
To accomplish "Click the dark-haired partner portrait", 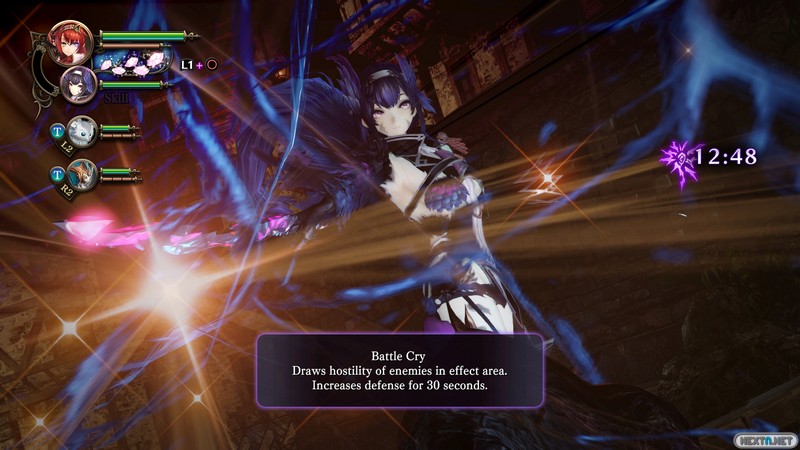I will click(79, 82).
